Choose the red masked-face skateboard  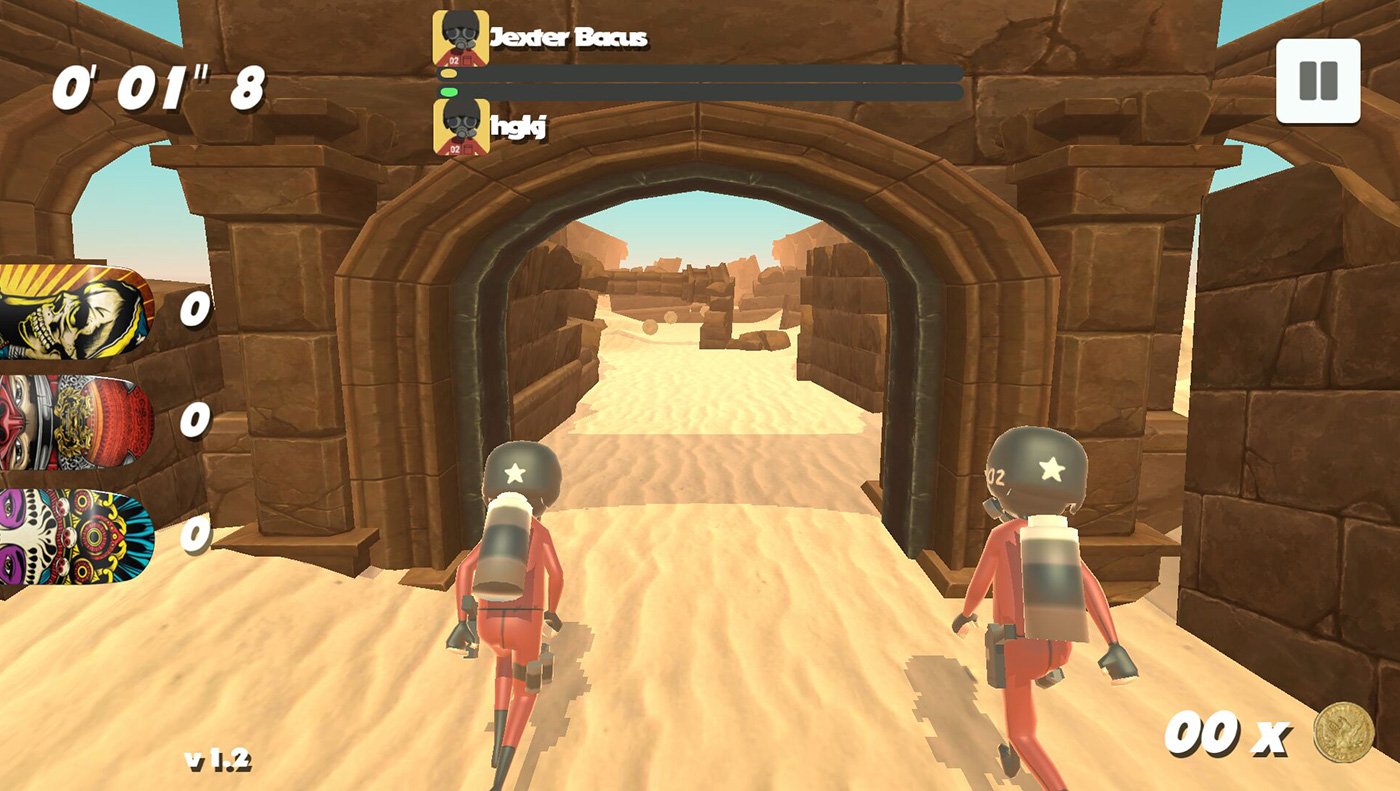pos(76,422)
